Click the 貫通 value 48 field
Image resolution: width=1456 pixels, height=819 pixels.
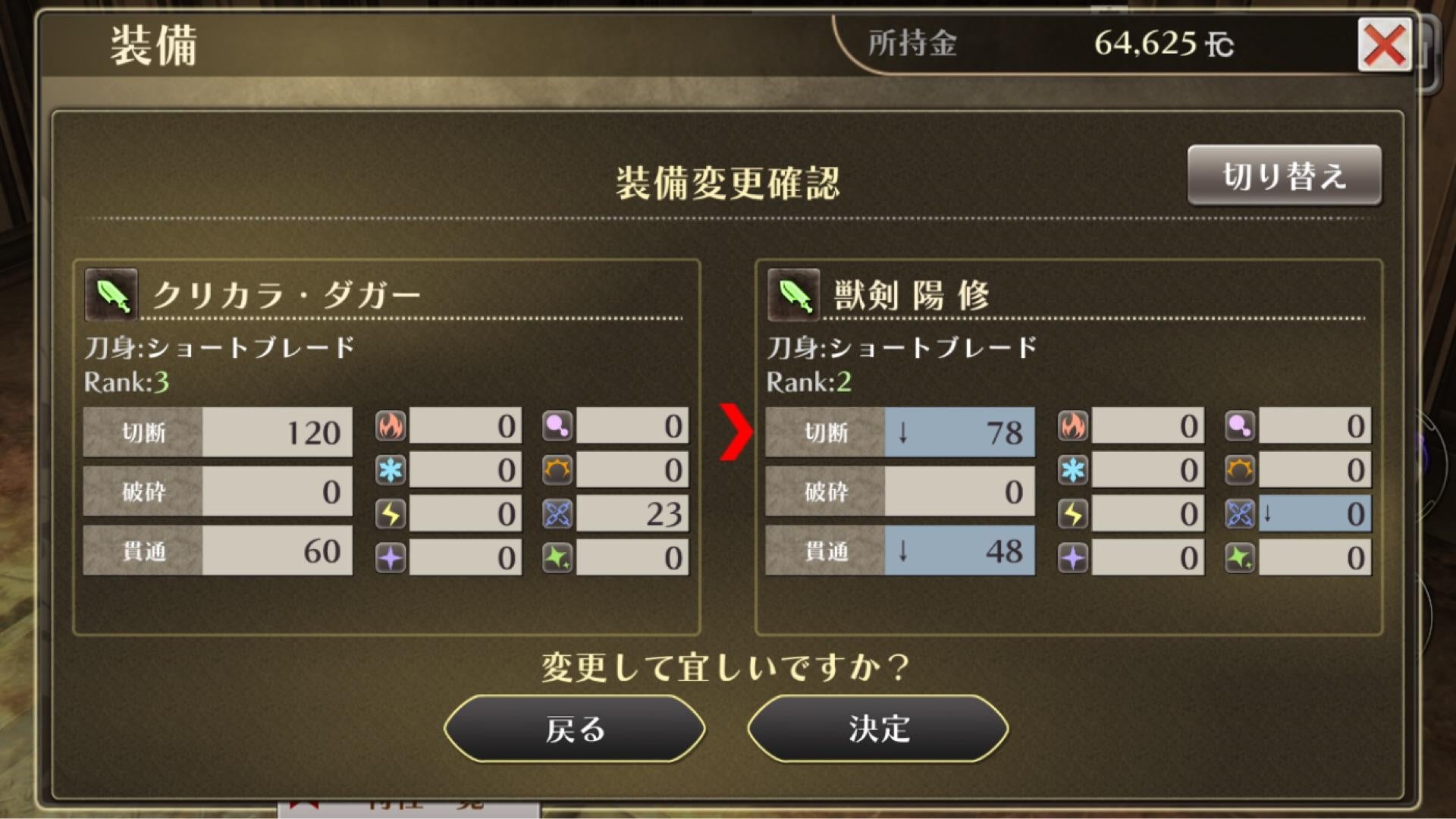click(959, 551)
